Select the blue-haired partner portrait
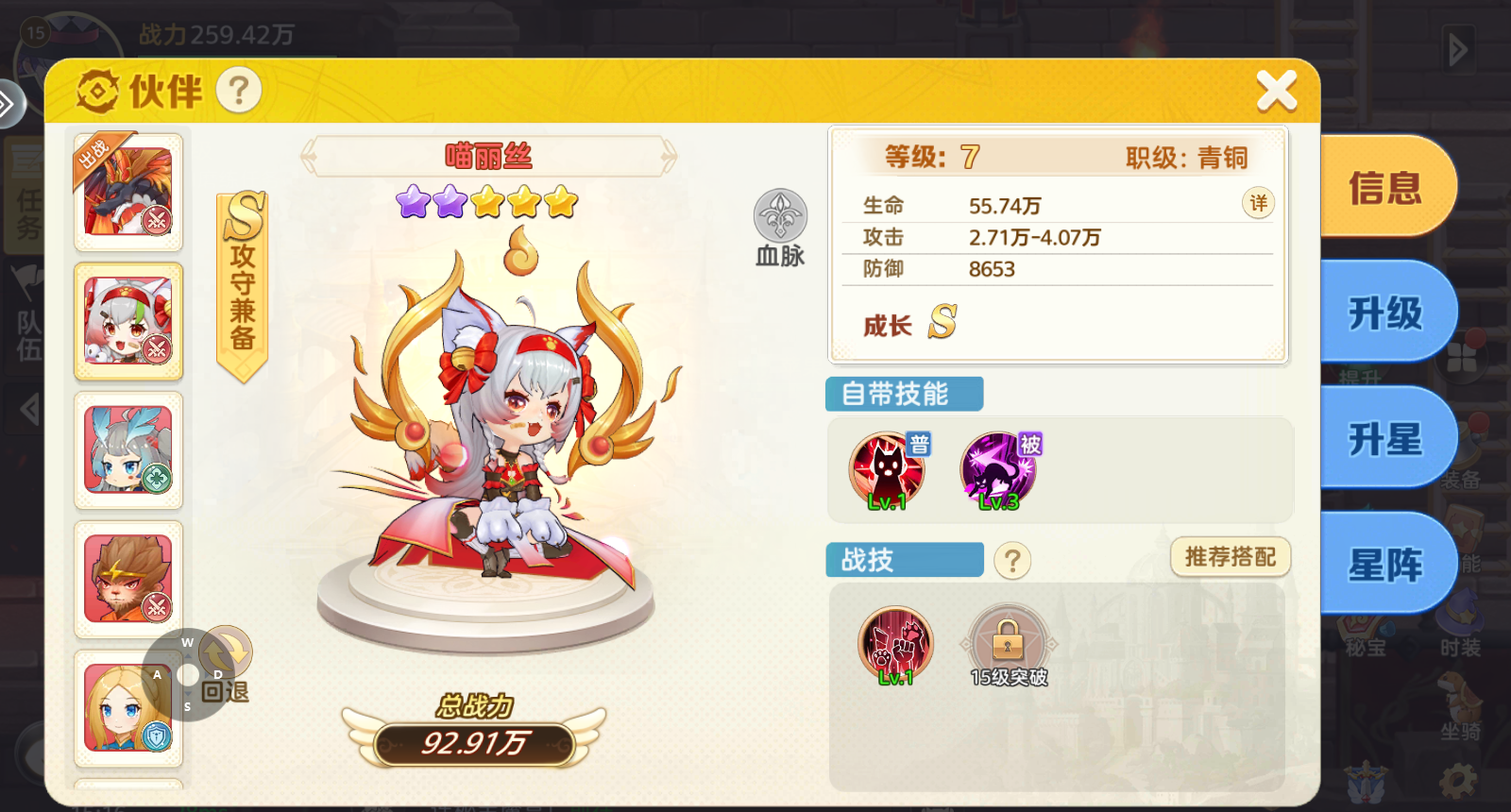The height and width of the screenshot is (812, 1511). [x=127, y=450]
